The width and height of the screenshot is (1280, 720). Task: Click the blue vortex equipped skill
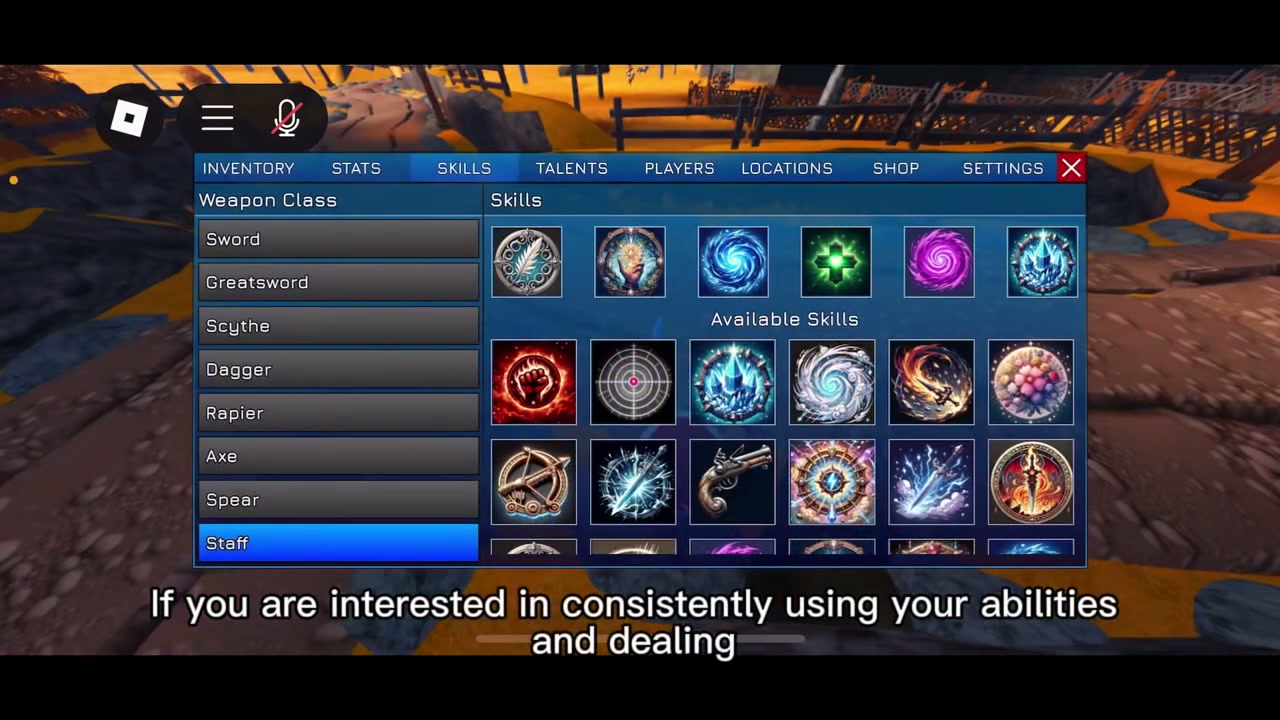[x=733, y=262]
